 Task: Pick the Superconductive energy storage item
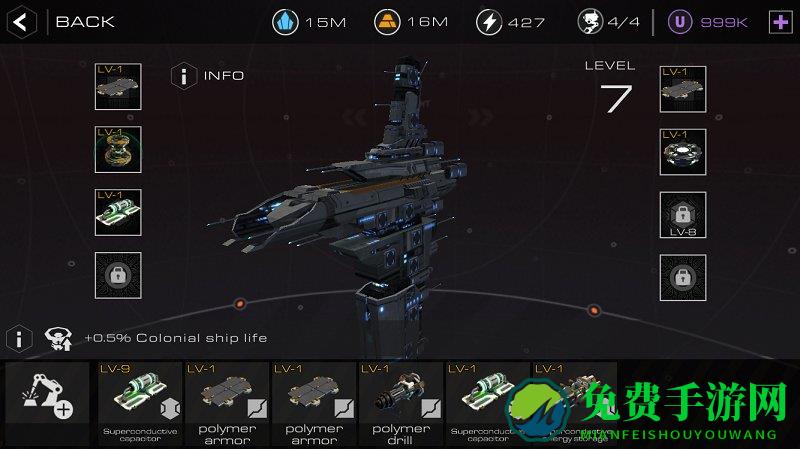click(572, 400)
